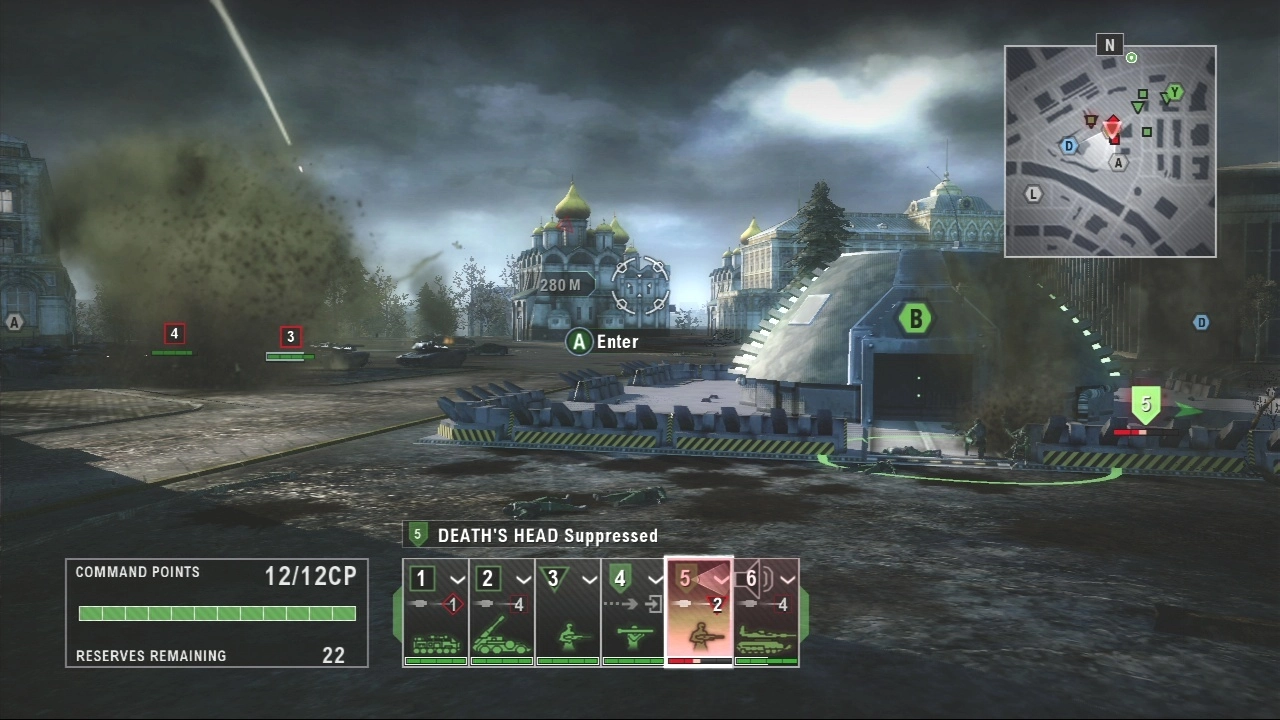Target enemy unit 4 red battlefield marker
1280x720 pixels.
pos(174,333)
